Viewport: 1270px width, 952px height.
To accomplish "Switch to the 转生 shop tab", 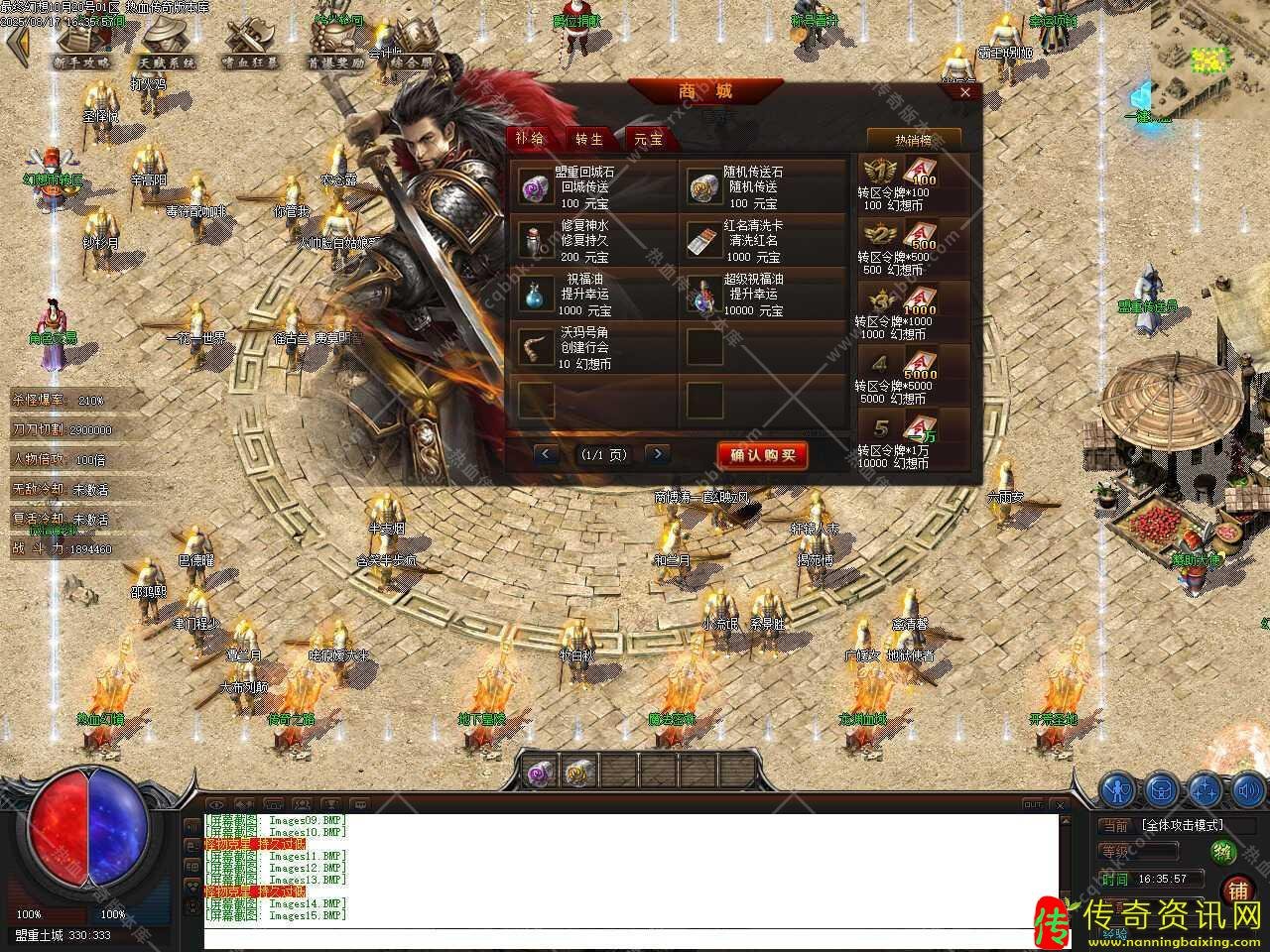I will tap(589, 139).
